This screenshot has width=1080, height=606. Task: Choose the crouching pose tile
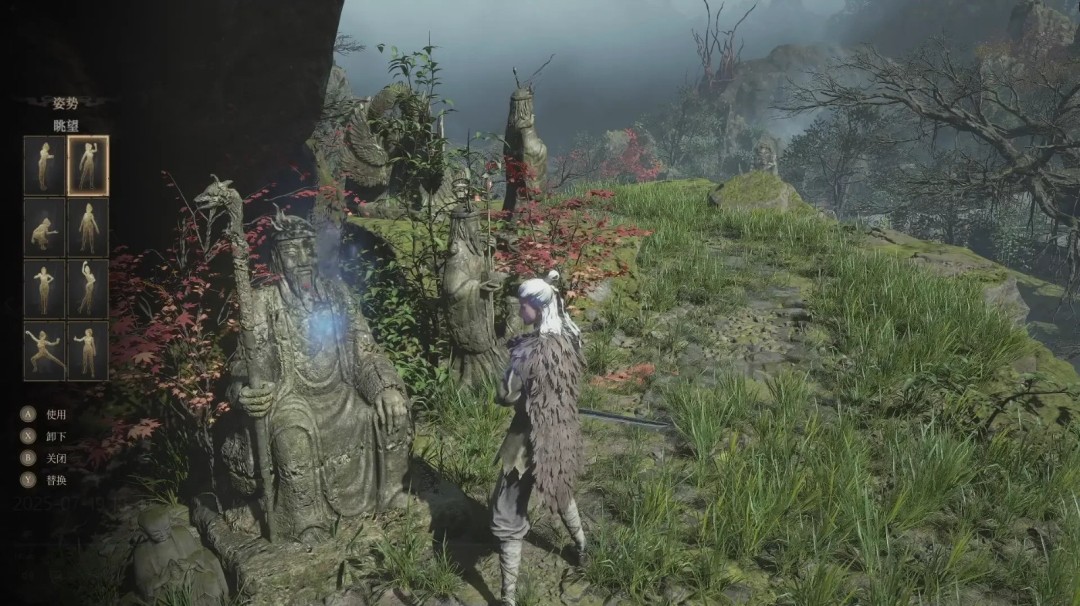point(44,228)
